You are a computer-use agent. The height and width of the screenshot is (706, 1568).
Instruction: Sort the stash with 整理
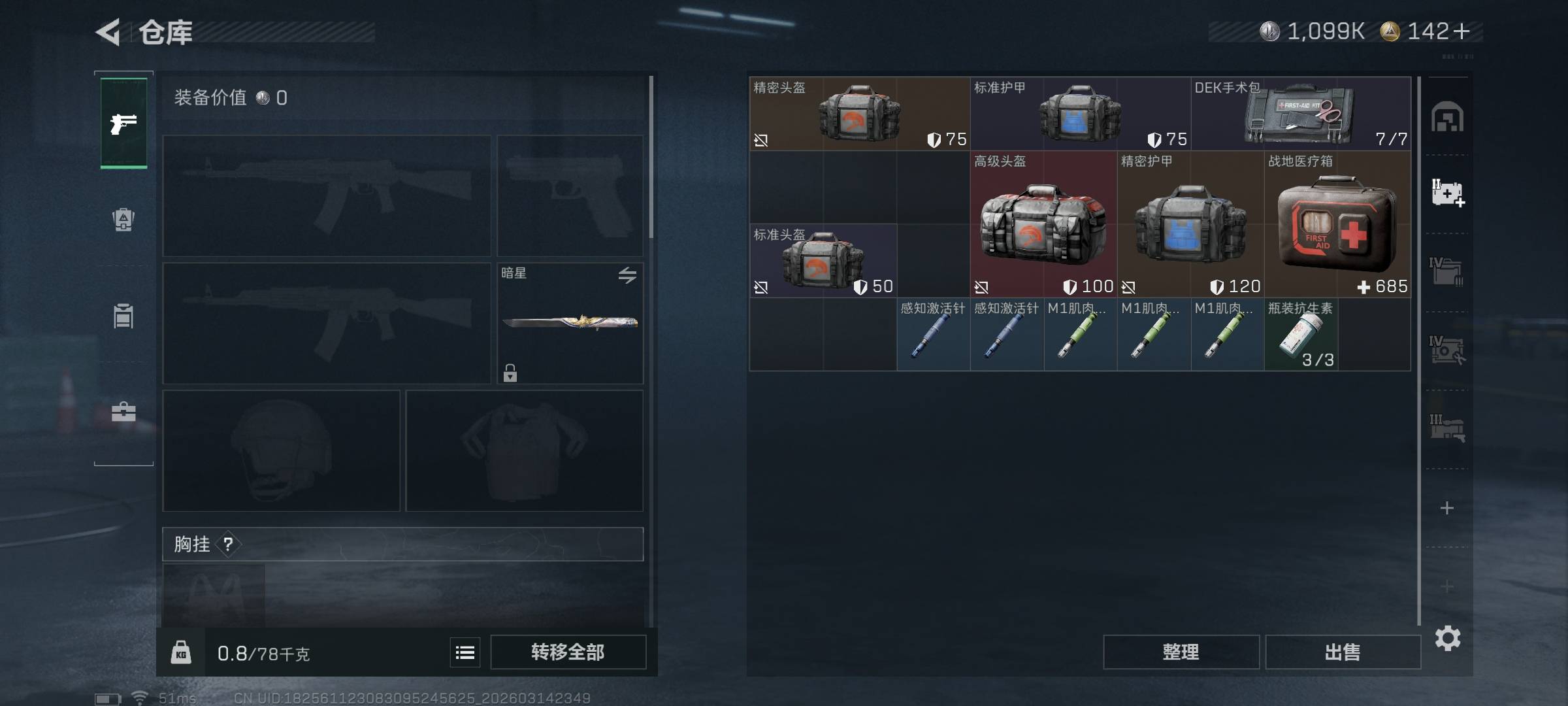click(1181, 652)
